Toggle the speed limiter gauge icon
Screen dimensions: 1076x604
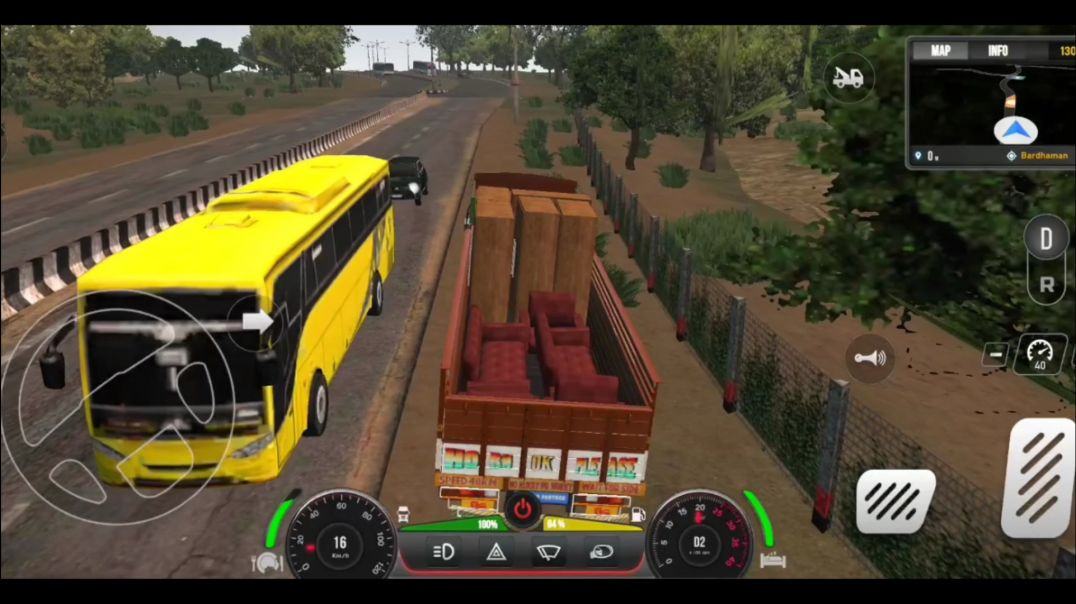(x=1040, y=354)
